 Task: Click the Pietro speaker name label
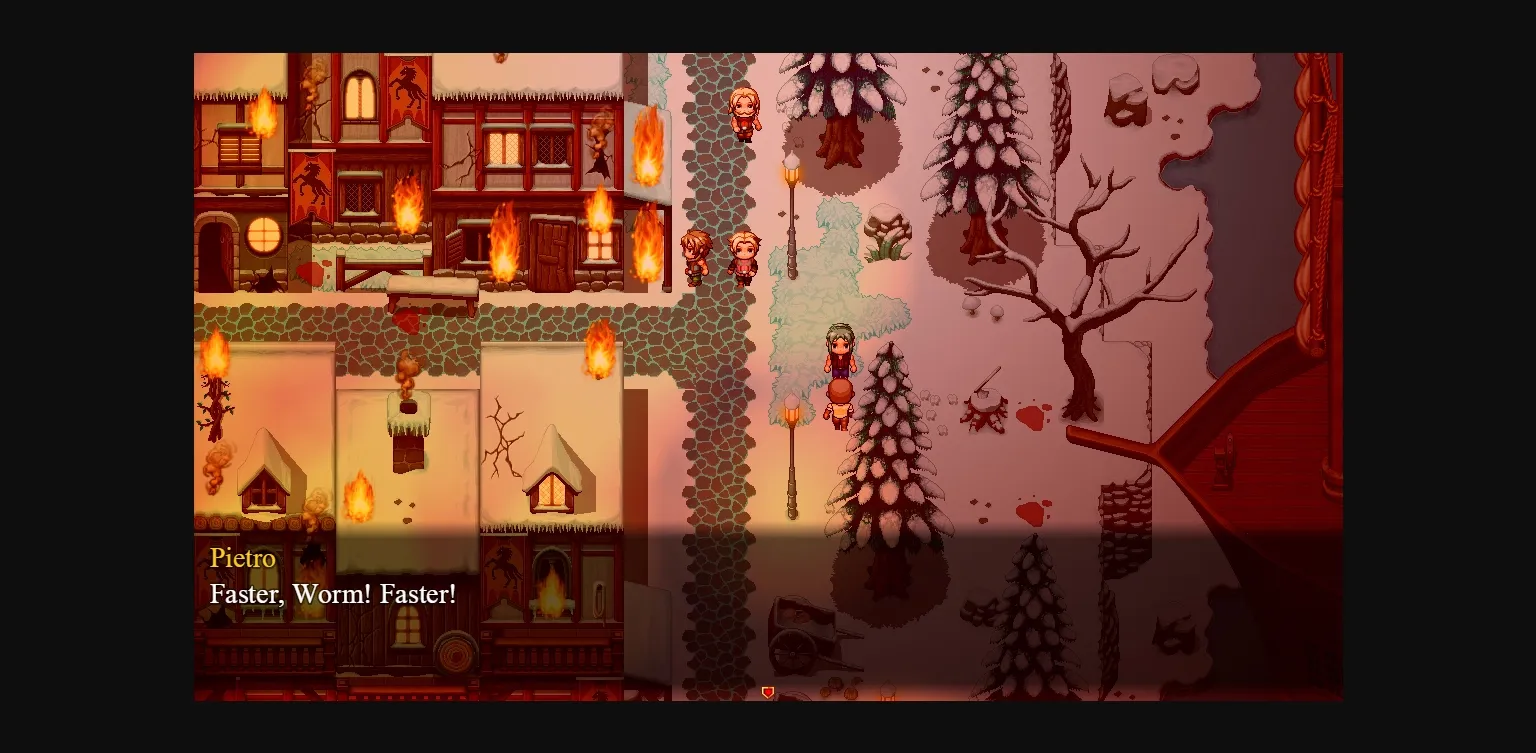coord(242,559)
